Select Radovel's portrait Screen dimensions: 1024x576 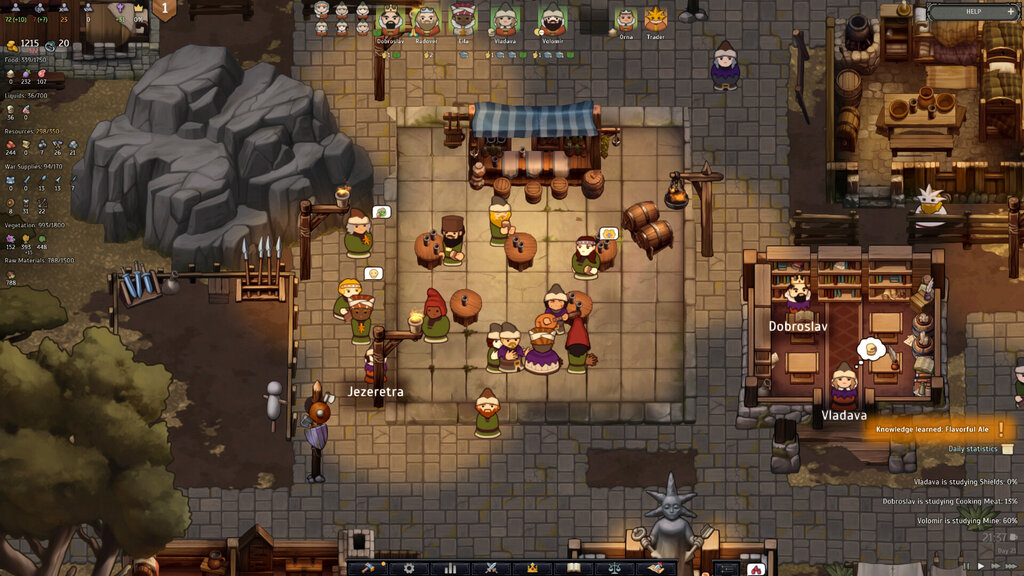coord(426,20)
